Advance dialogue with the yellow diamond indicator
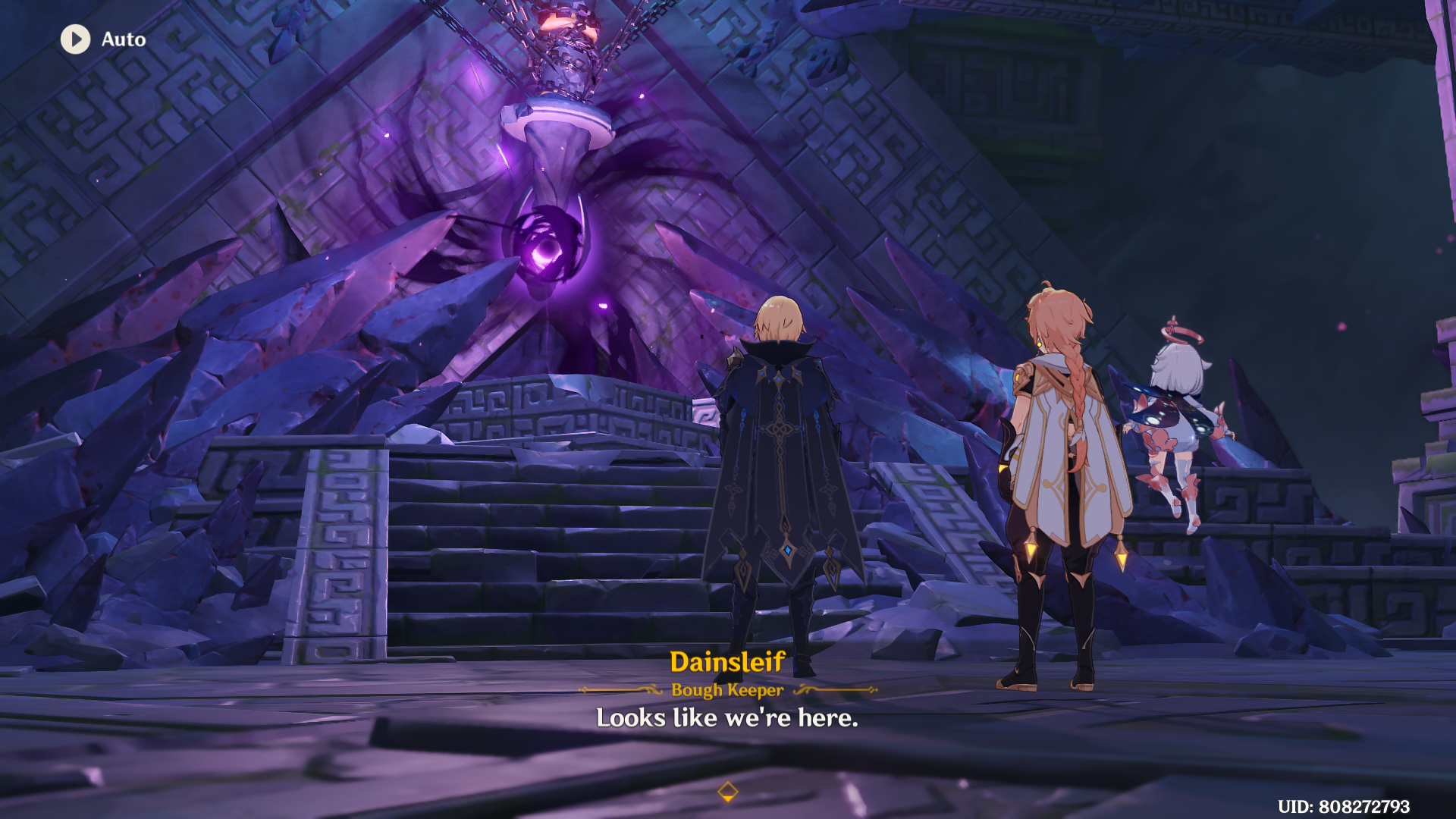 pyautogui.click(x=727, y=792)
